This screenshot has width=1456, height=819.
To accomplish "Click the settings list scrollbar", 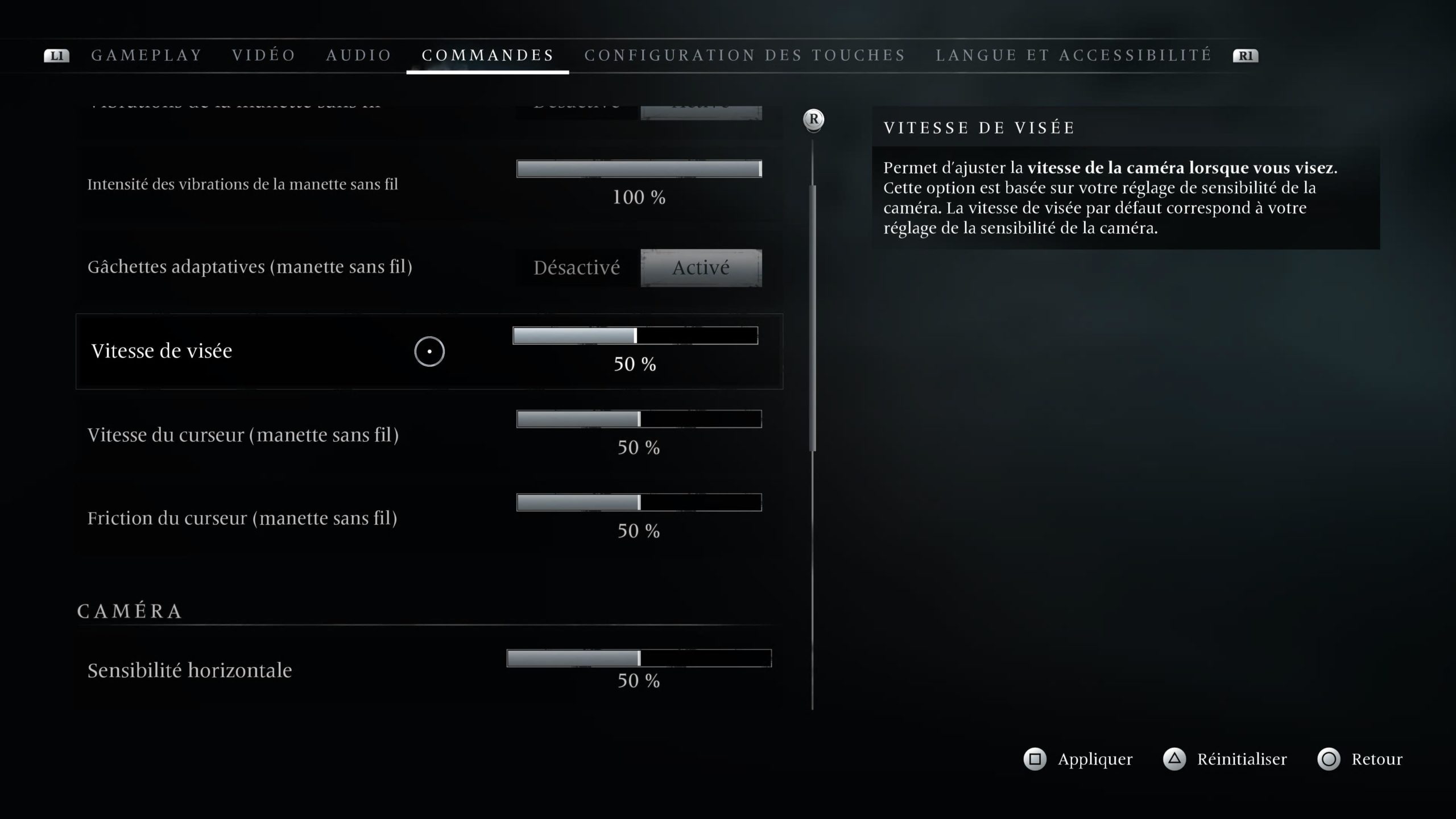I will tap(813, 318).
